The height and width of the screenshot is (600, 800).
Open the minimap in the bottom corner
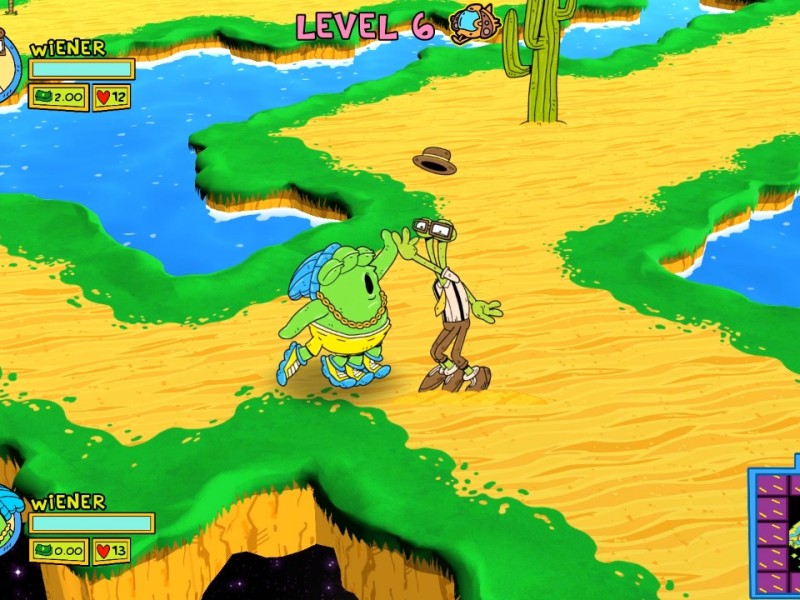[775, 530]
